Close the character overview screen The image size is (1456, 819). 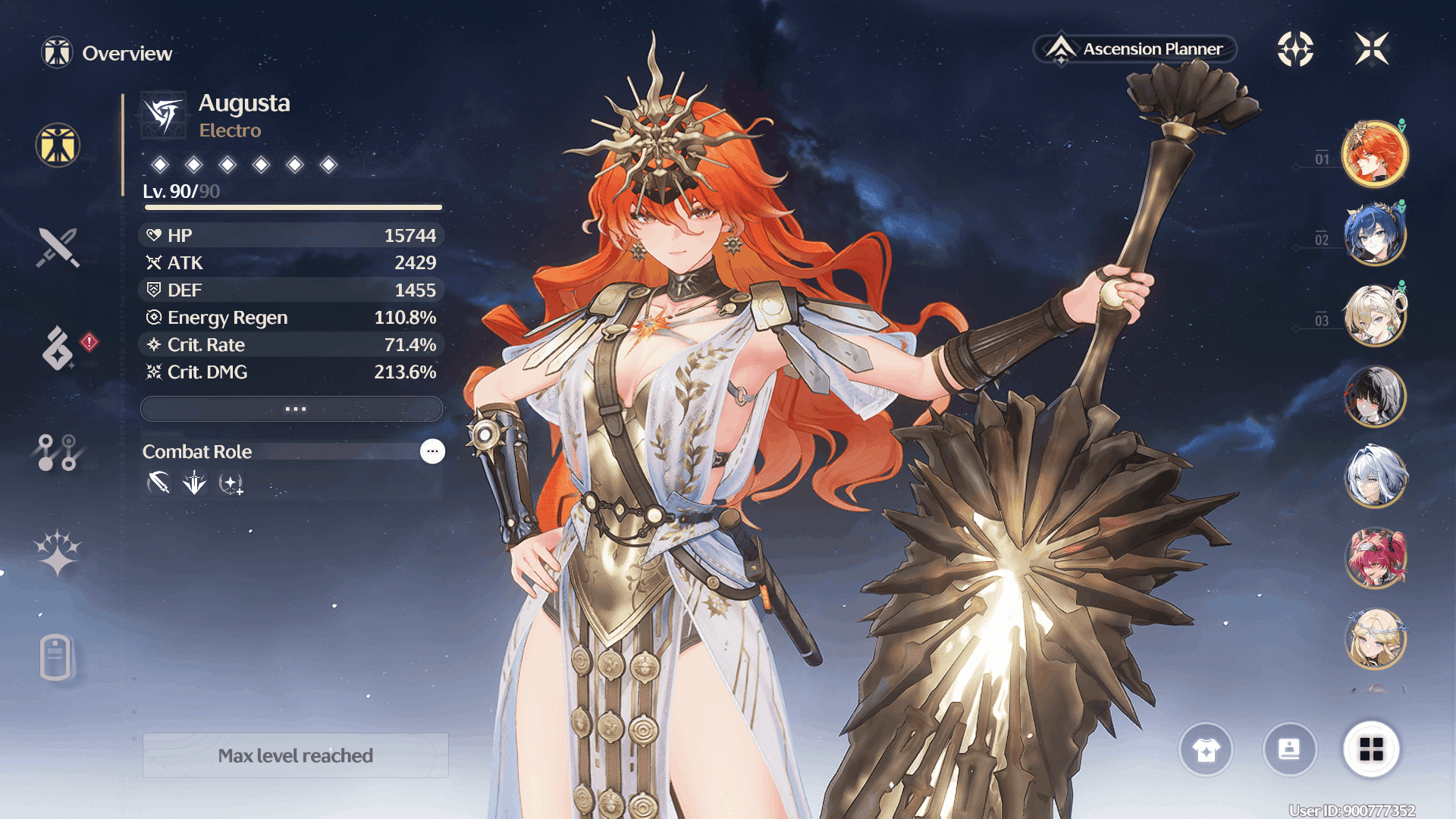(1371, 49)
